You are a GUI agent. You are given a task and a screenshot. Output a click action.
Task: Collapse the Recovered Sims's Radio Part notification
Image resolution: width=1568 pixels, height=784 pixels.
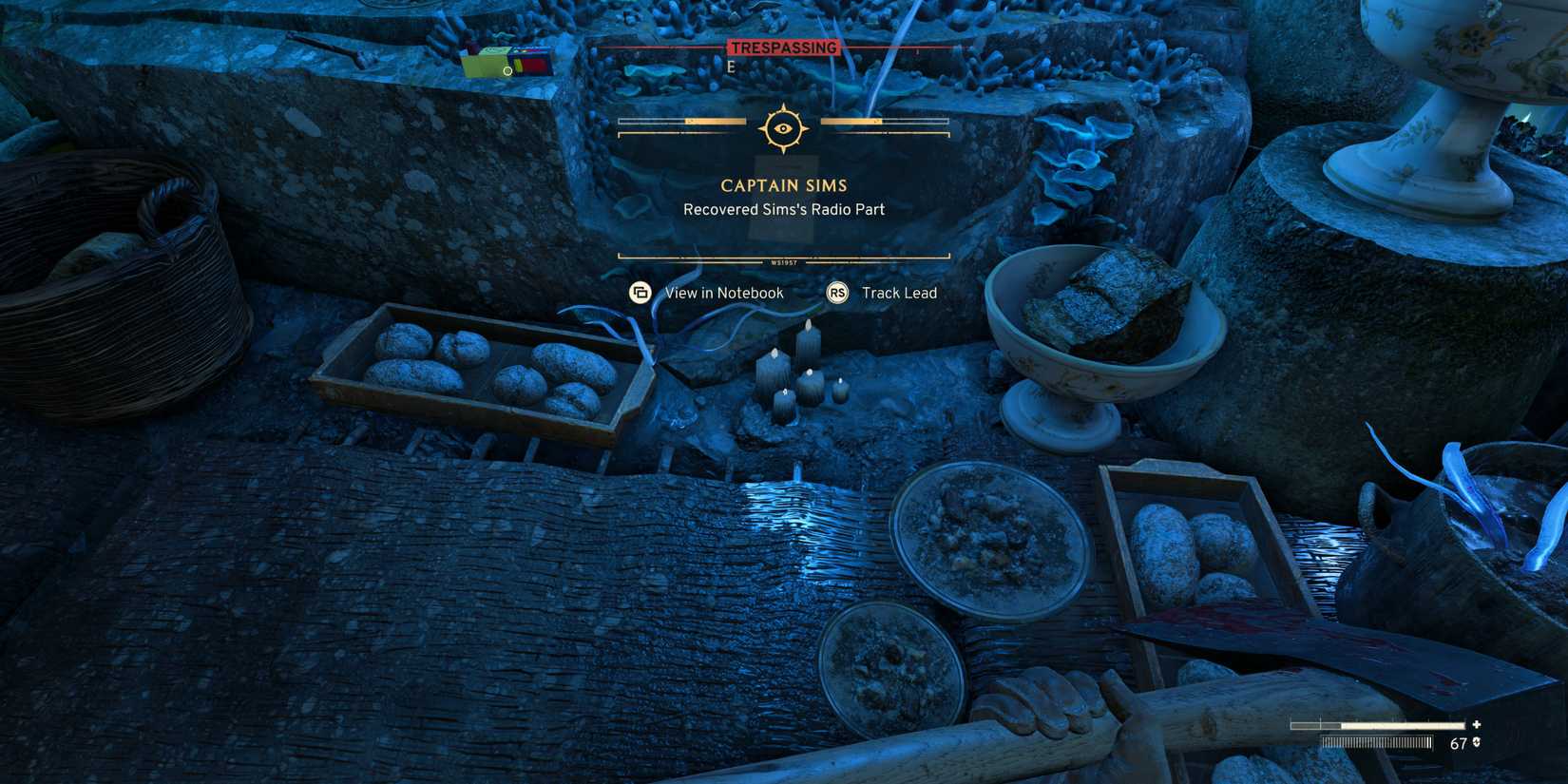coord(783,209)
